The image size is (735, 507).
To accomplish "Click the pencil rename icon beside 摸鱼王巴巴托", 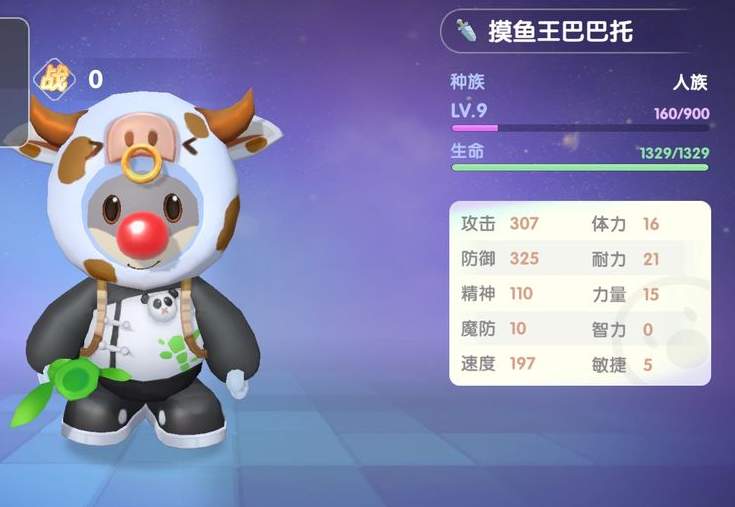I will pyautogui.click(x=467, y=31).
